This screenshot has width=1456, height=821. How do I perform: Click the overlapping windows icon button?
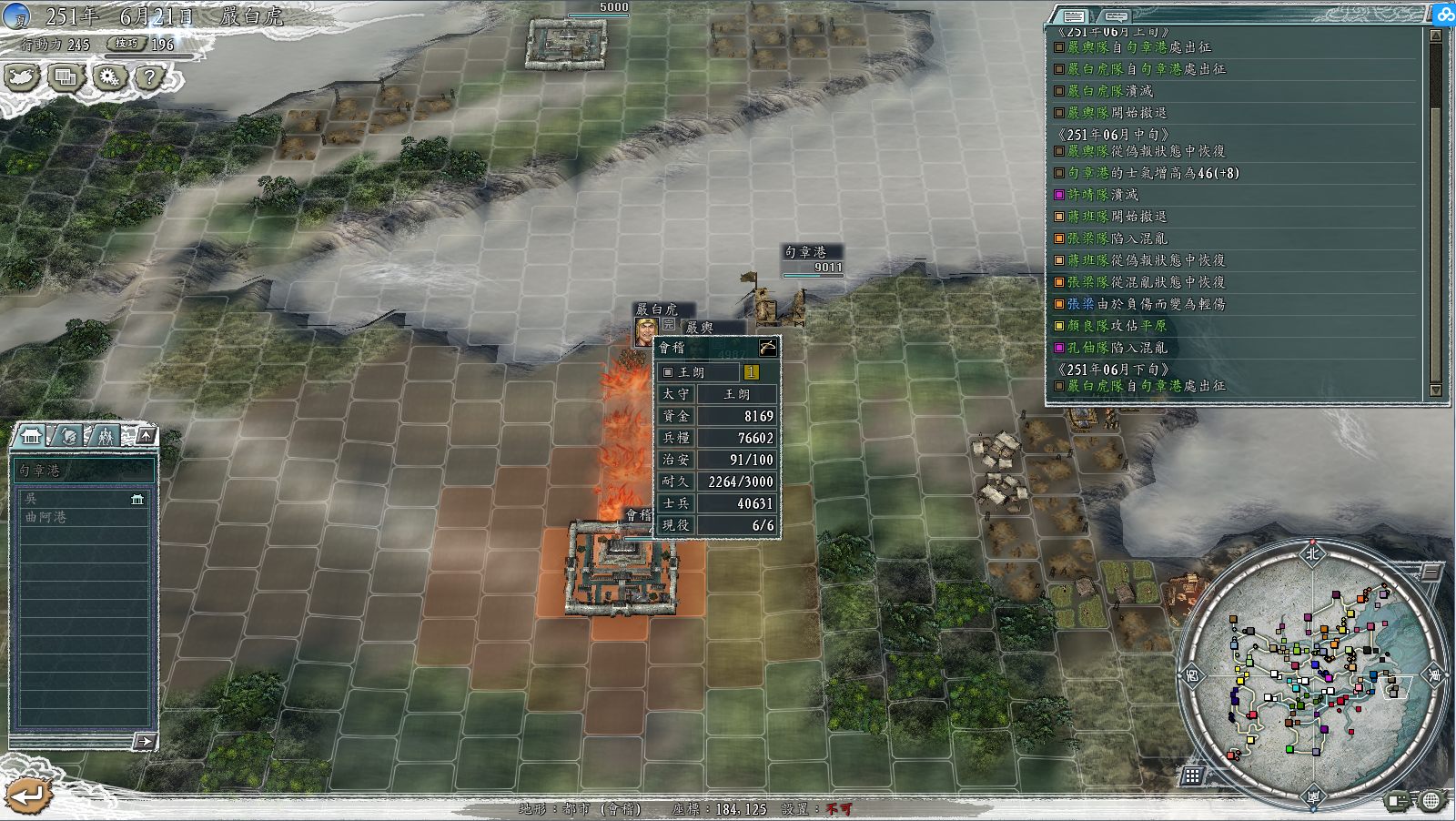tap(66, 78)
